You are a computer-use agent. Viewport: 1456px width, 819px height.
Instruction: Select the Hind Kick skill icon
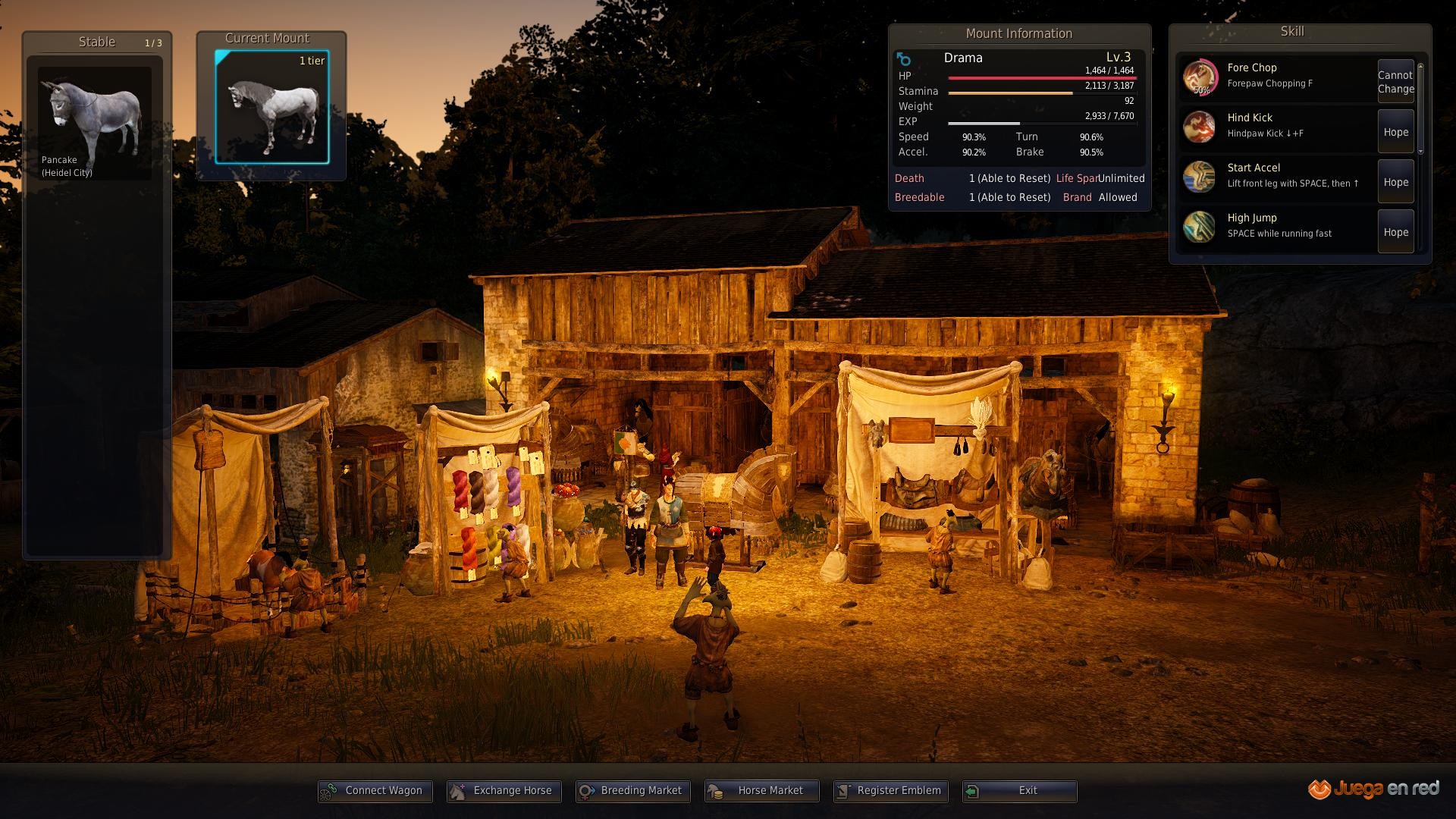1200,127
